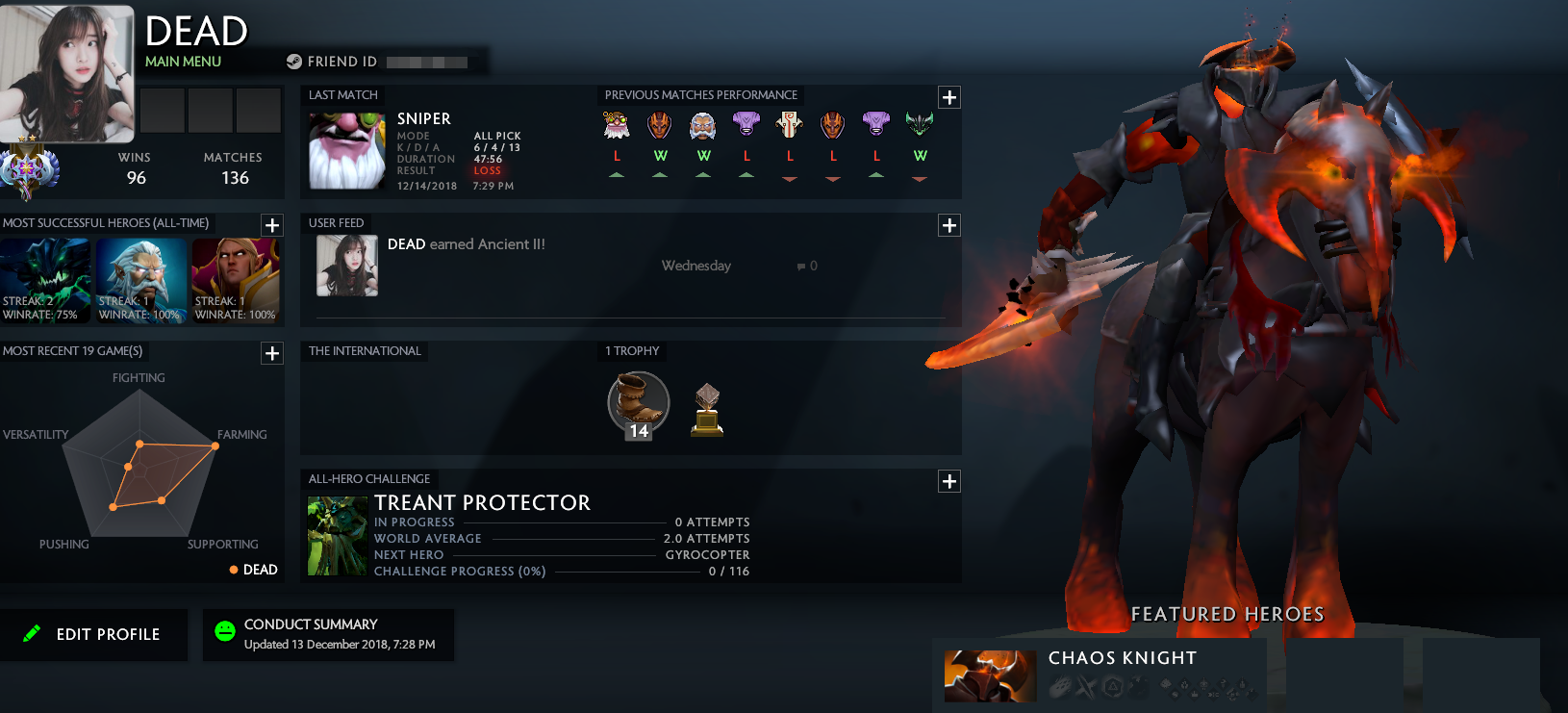Open the Main Menu
The height and width of the screenshot is (713, 1568).
click(x=183, y=62)
